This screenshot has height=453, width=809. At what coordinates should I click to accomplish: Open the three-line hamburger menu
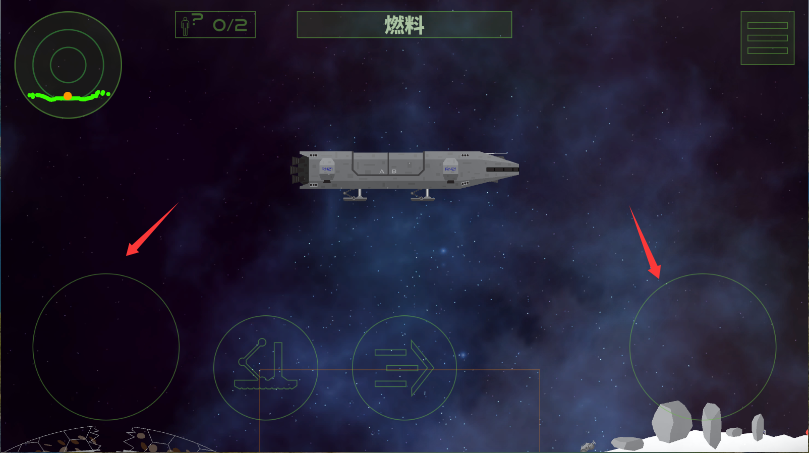767,38
